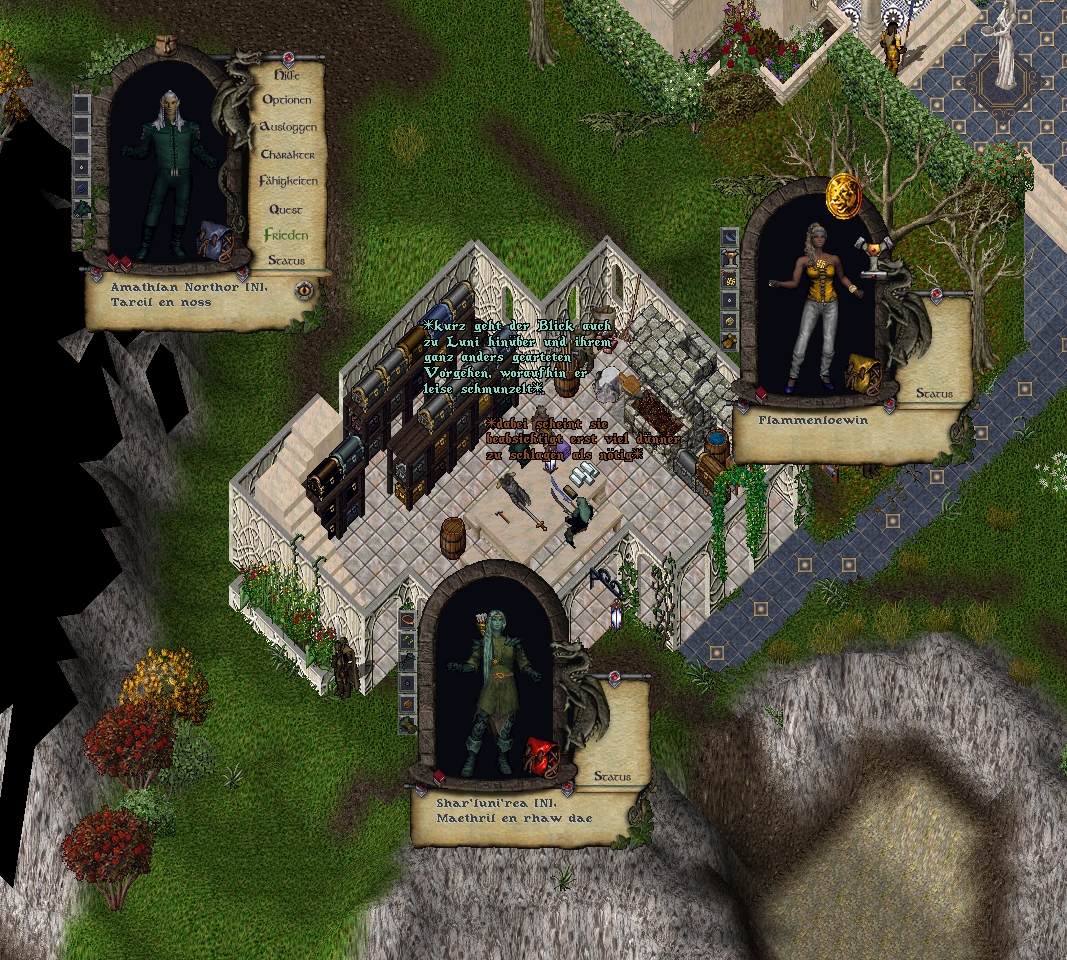Screen dimensions: 1067x960
Task: Open Optionen on Amathian's paperdoll
Action: click(x=287, y=100)
